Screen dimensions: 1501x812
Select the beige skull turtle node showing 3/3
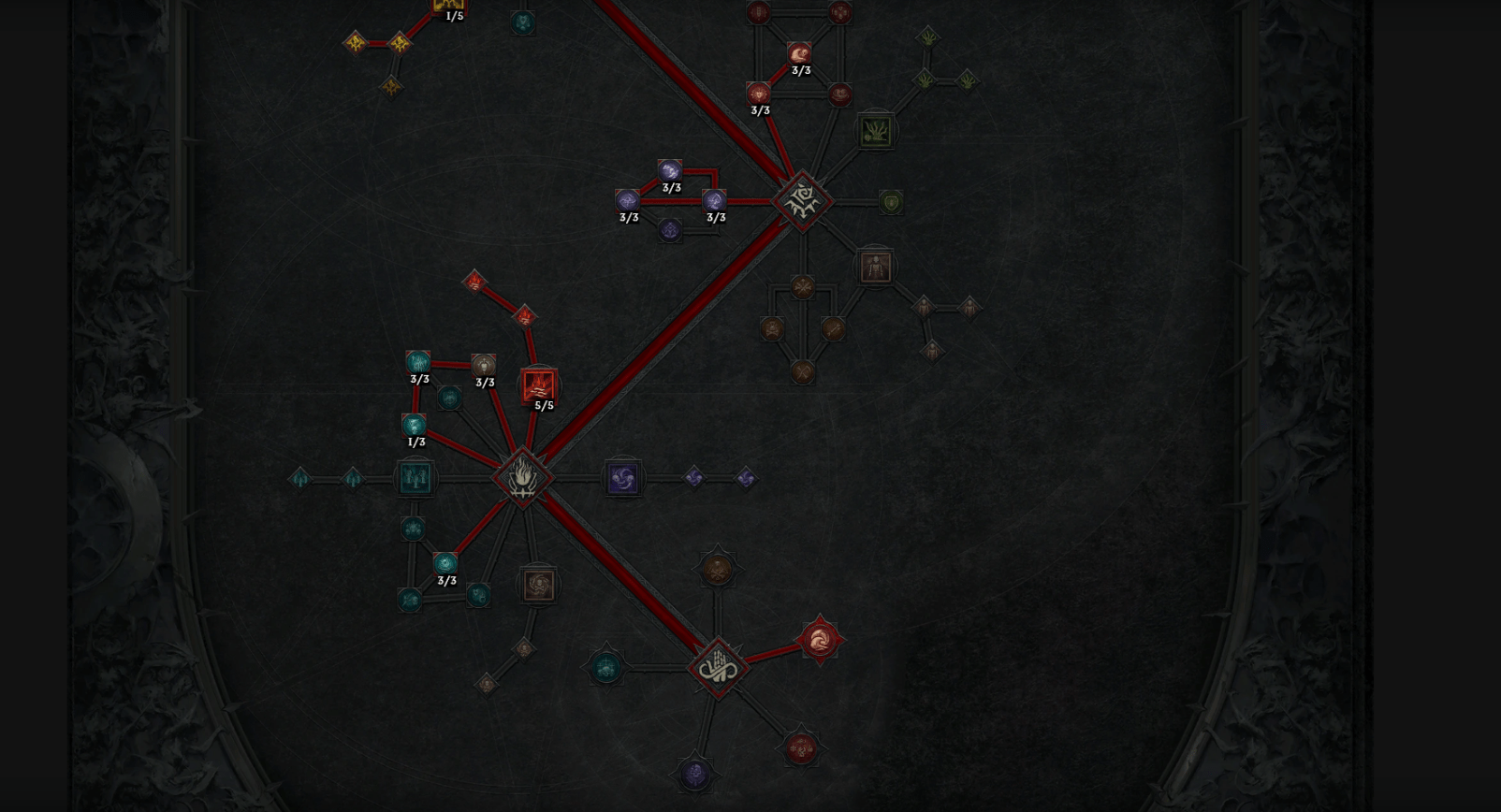483,365
